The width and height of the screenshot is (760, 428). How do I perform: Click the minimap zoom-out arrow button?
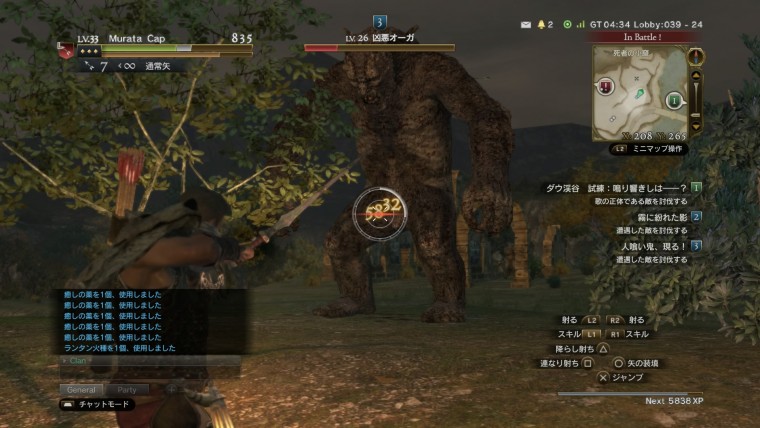[x=697, y=123]
